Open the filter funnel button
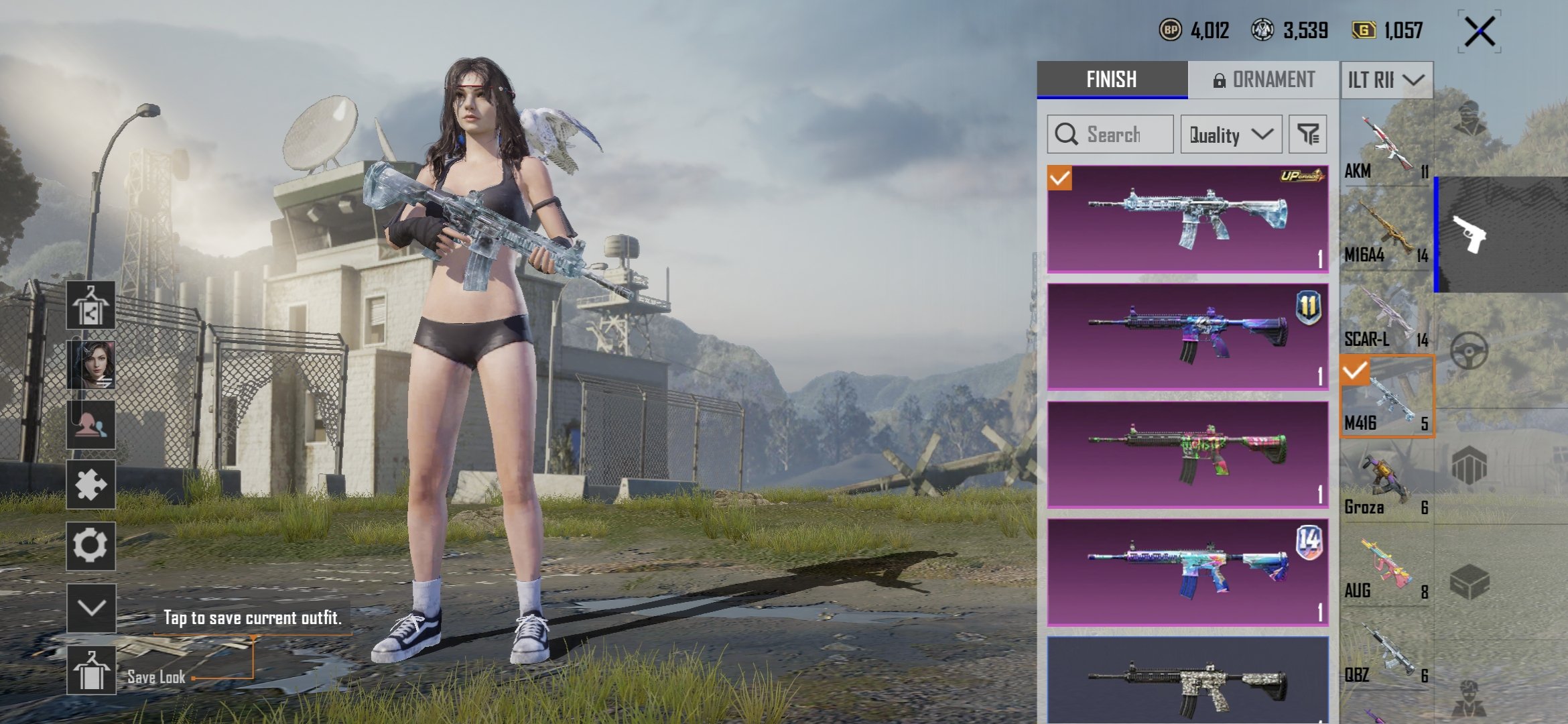 [x=1307, y=134]
